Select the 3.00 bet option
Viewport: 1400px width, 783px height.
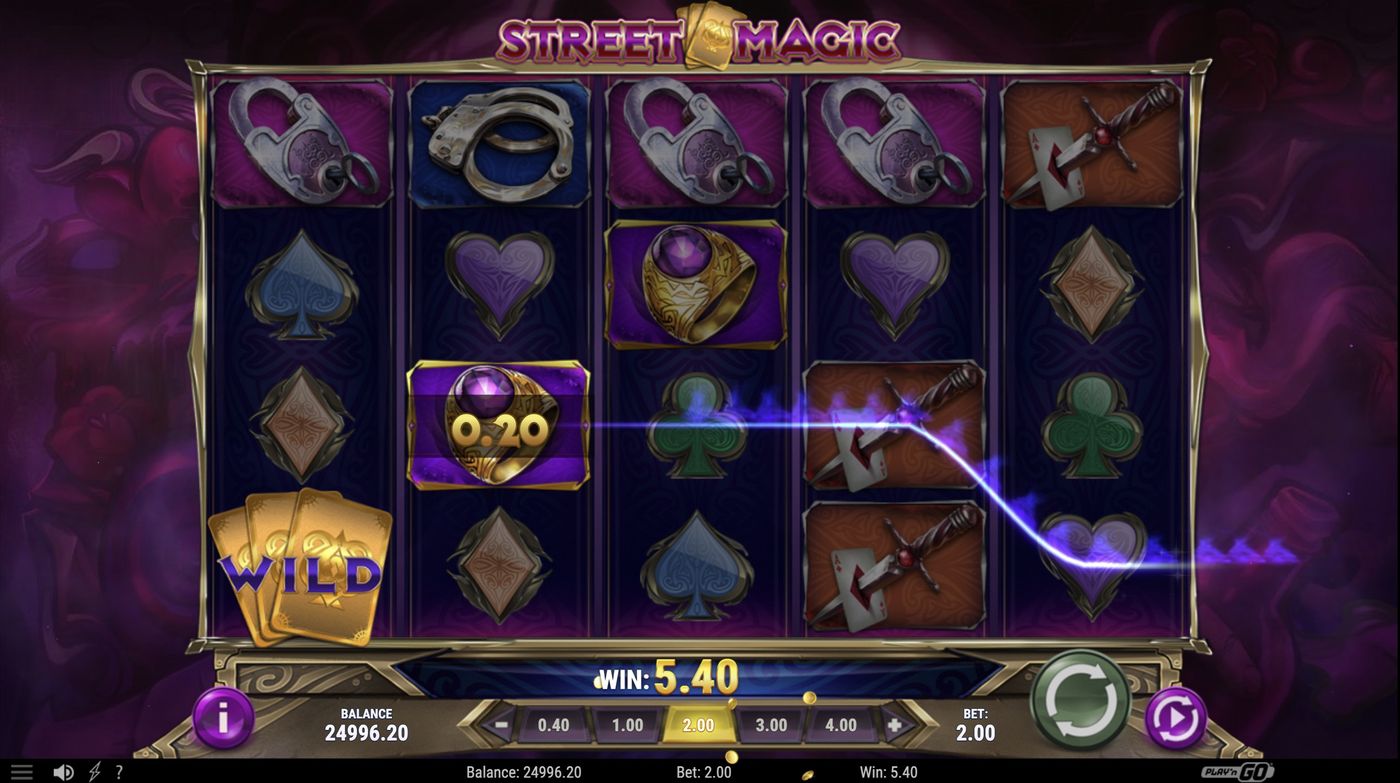coord(772,723)
